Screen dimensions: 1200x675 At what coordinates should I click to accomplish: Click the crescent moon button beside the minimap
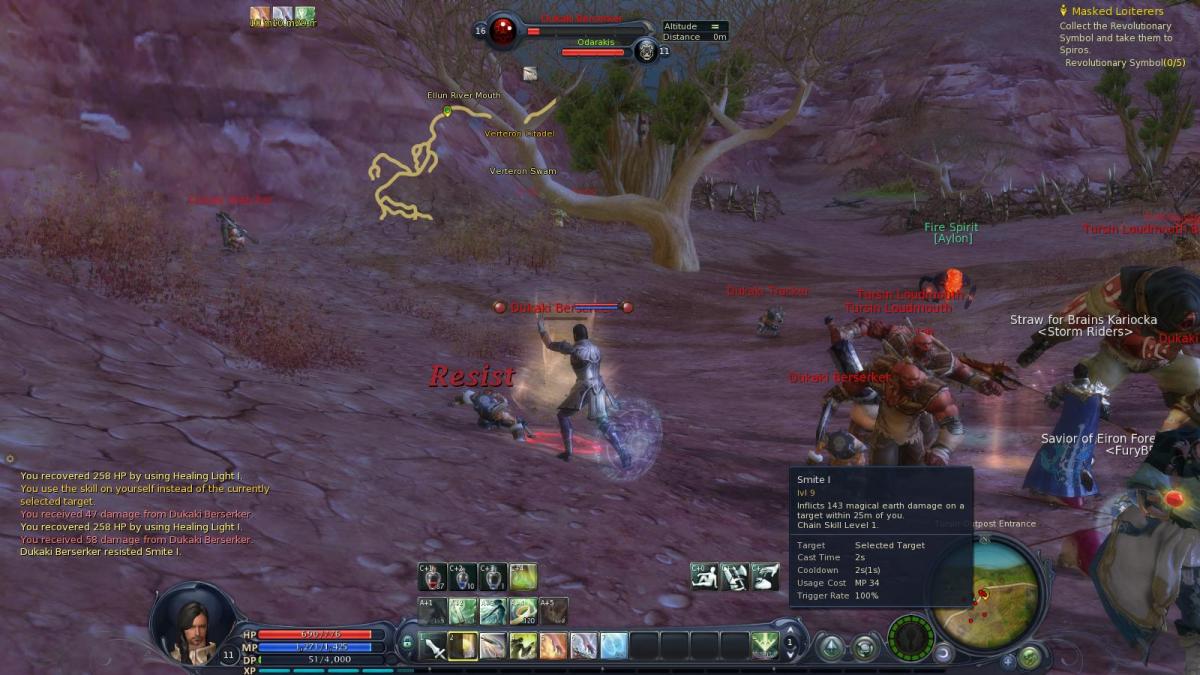coord(942,654)
